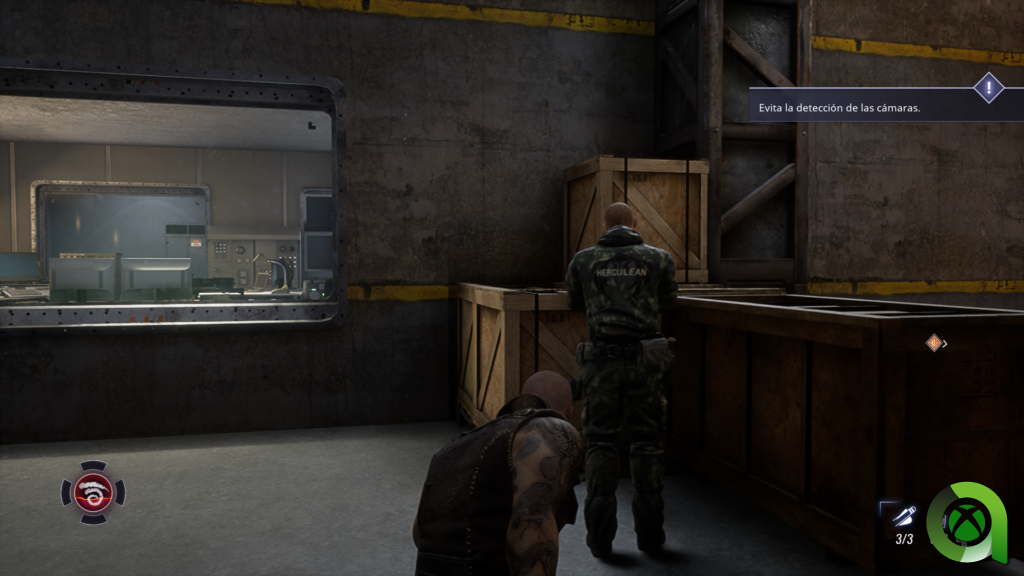Screen dimensions: 1024x576
Task: Select the throwing darts item slot
Action: point(903,517)
